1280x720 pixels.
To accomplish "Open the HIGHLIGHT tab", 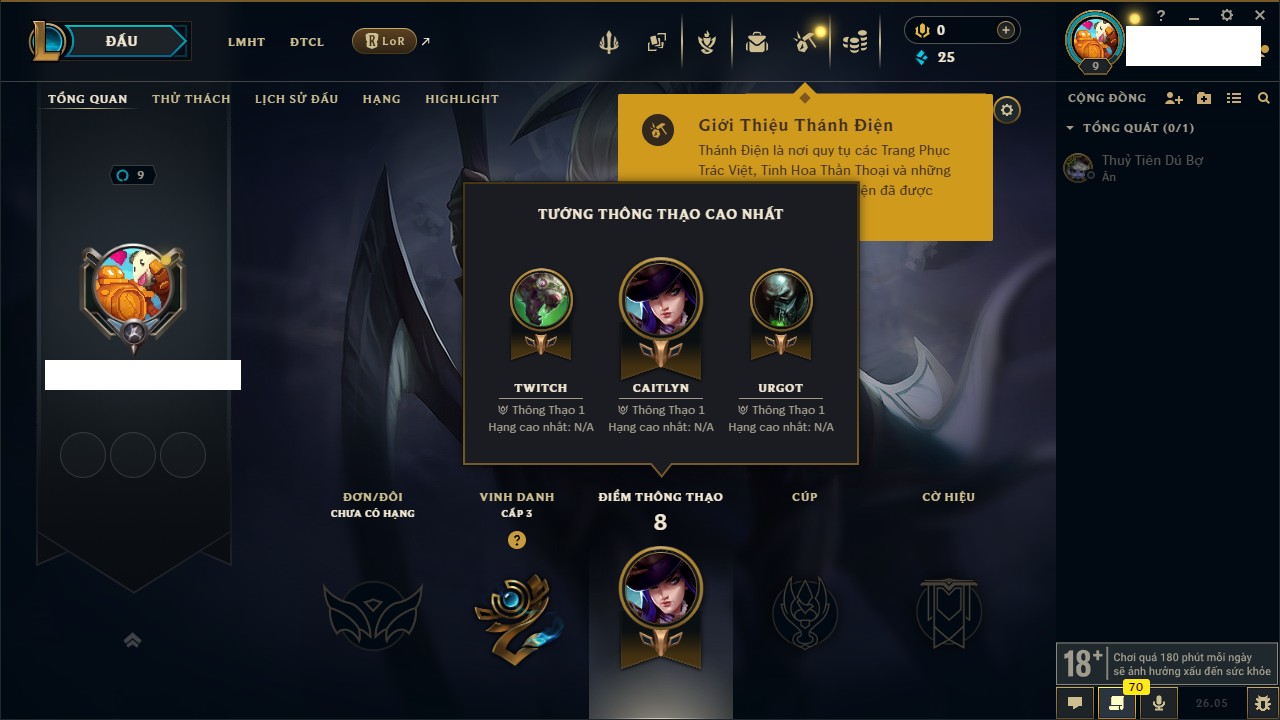I will (x=461, y=99).
